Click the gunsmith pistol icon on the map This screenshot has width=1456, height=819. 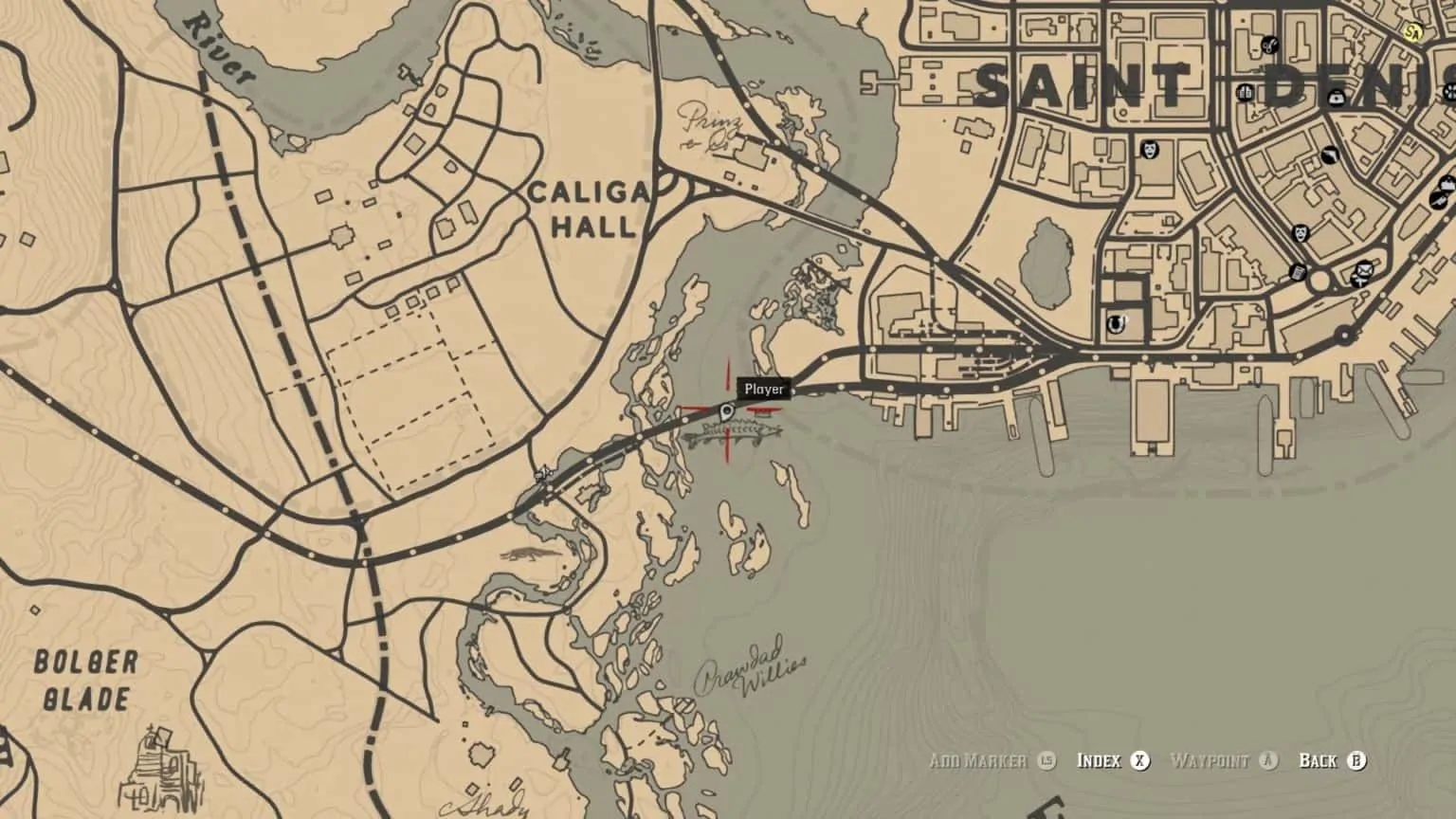point(1439,200)
